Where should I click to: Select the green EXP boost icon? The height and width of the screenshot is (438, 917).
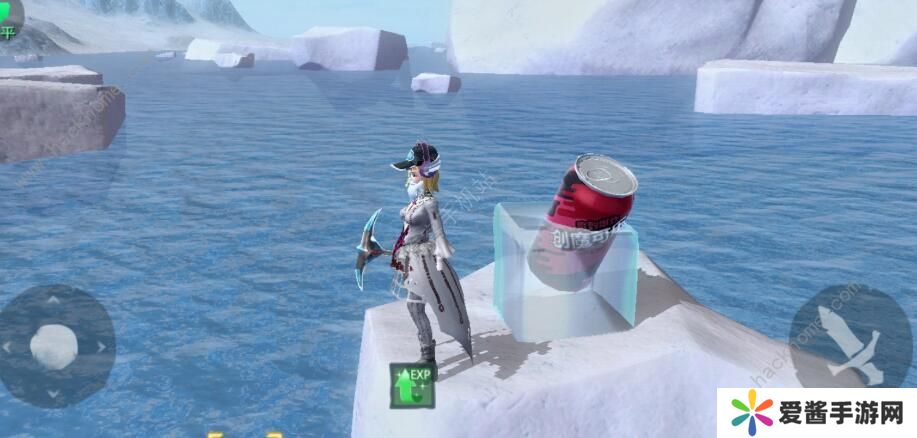tap(412, 385)
